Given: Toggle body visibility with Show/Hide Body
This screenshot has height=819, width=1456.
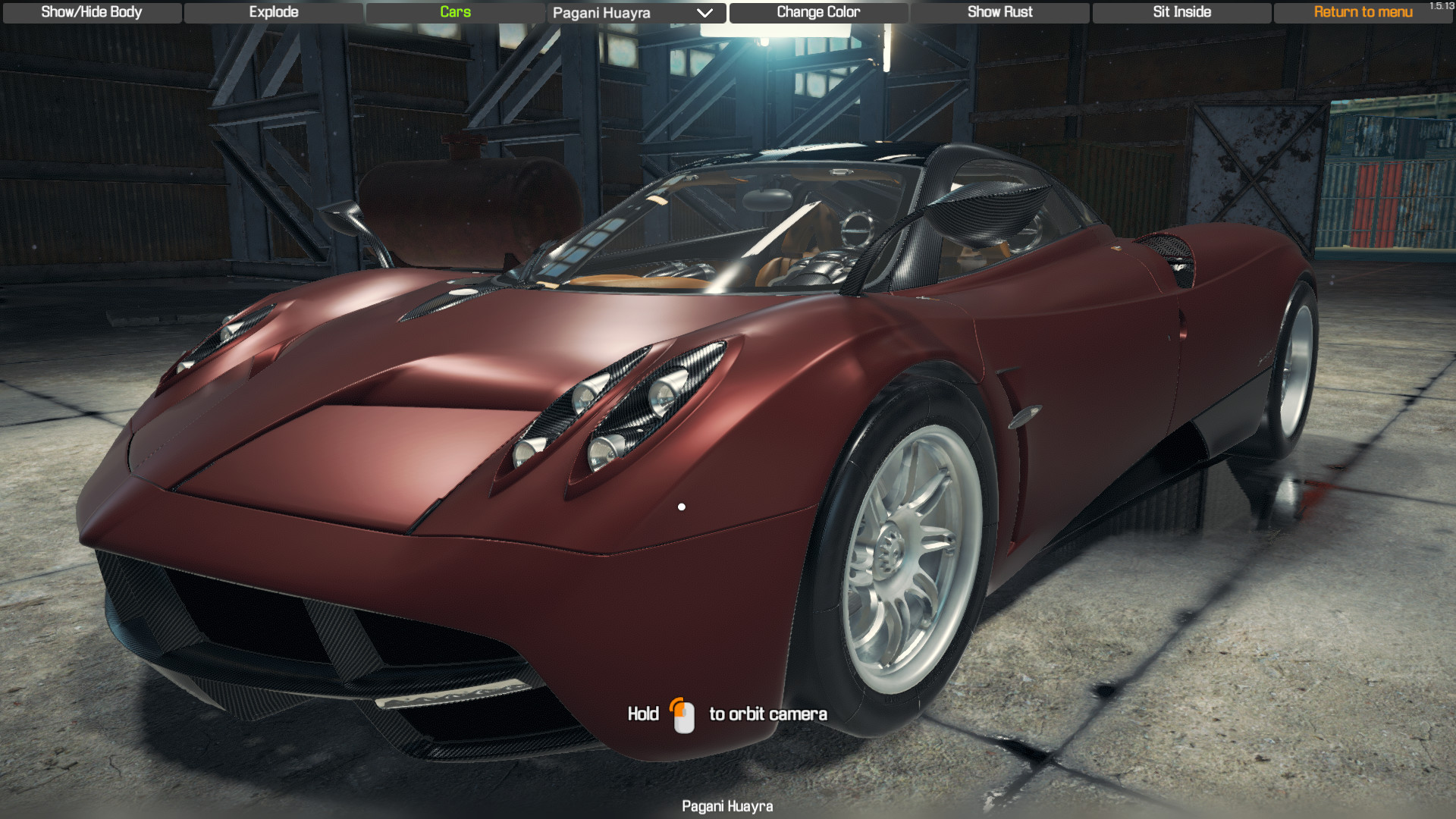Looking at the screenshot, I should (x=91, y=12).
